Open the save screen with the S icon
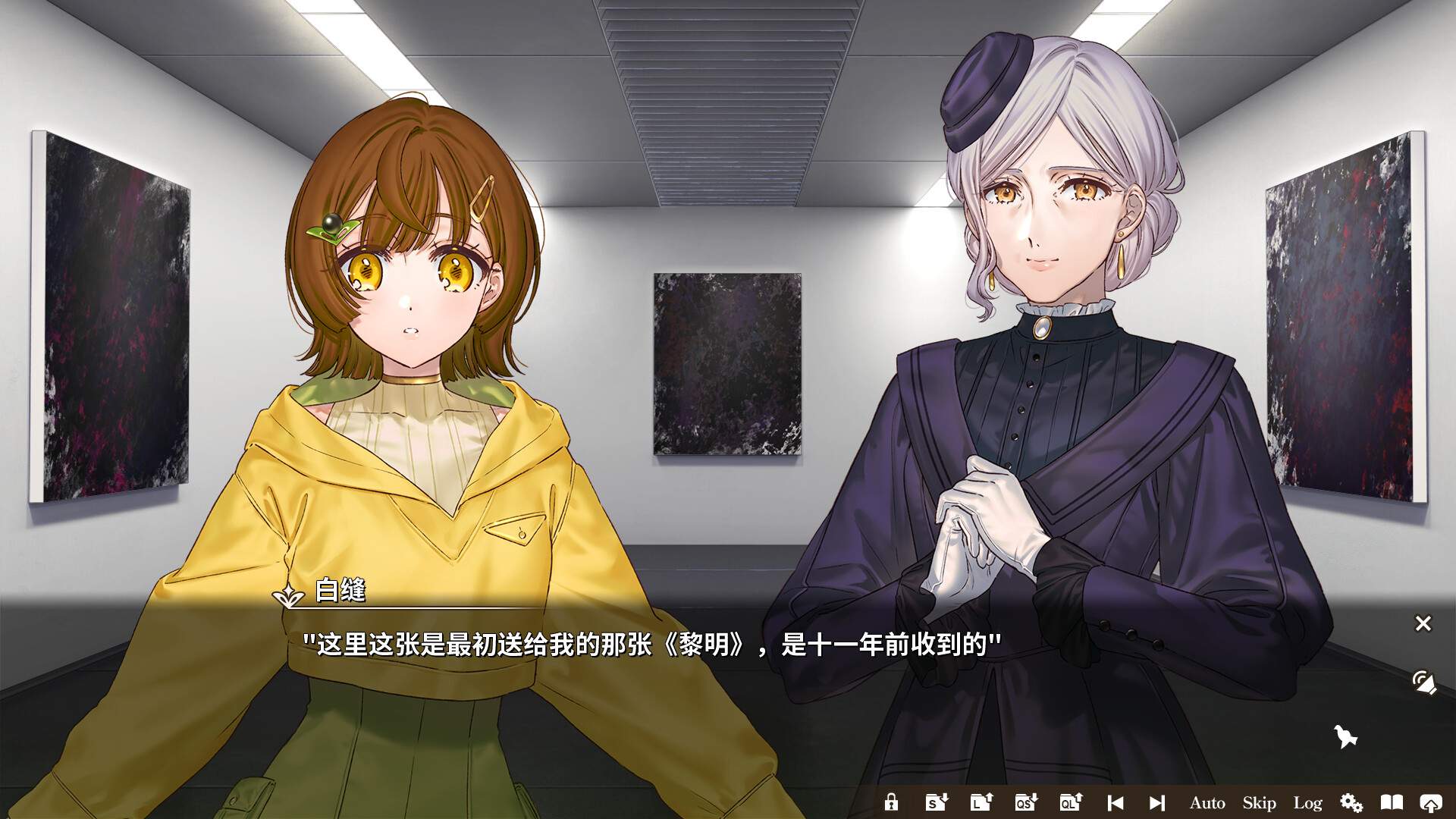Image resolution: width=1456 pixels, height=819 pixels. click(936, 802)
